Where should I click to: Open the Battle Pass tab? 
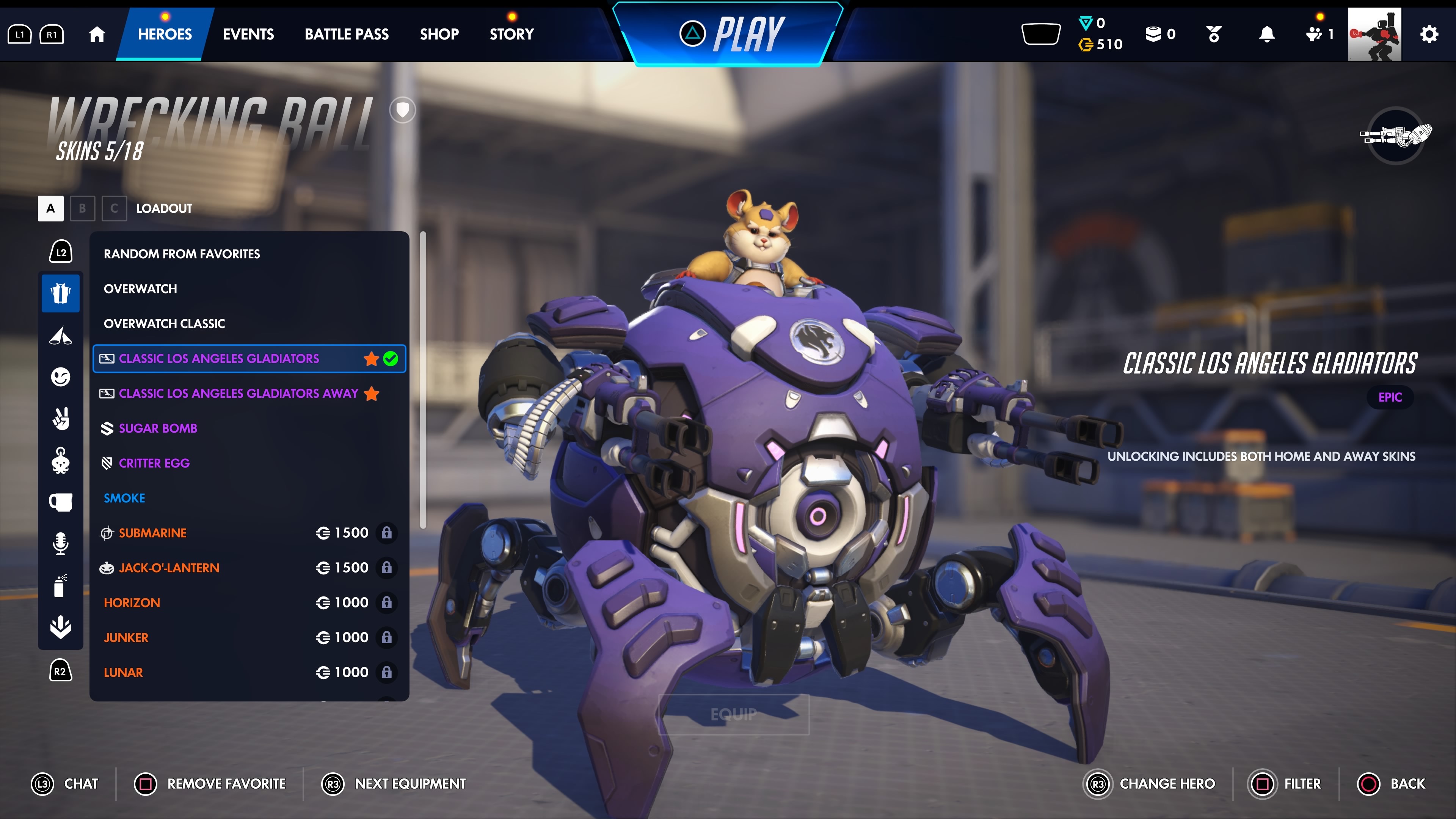coord(347,34)
